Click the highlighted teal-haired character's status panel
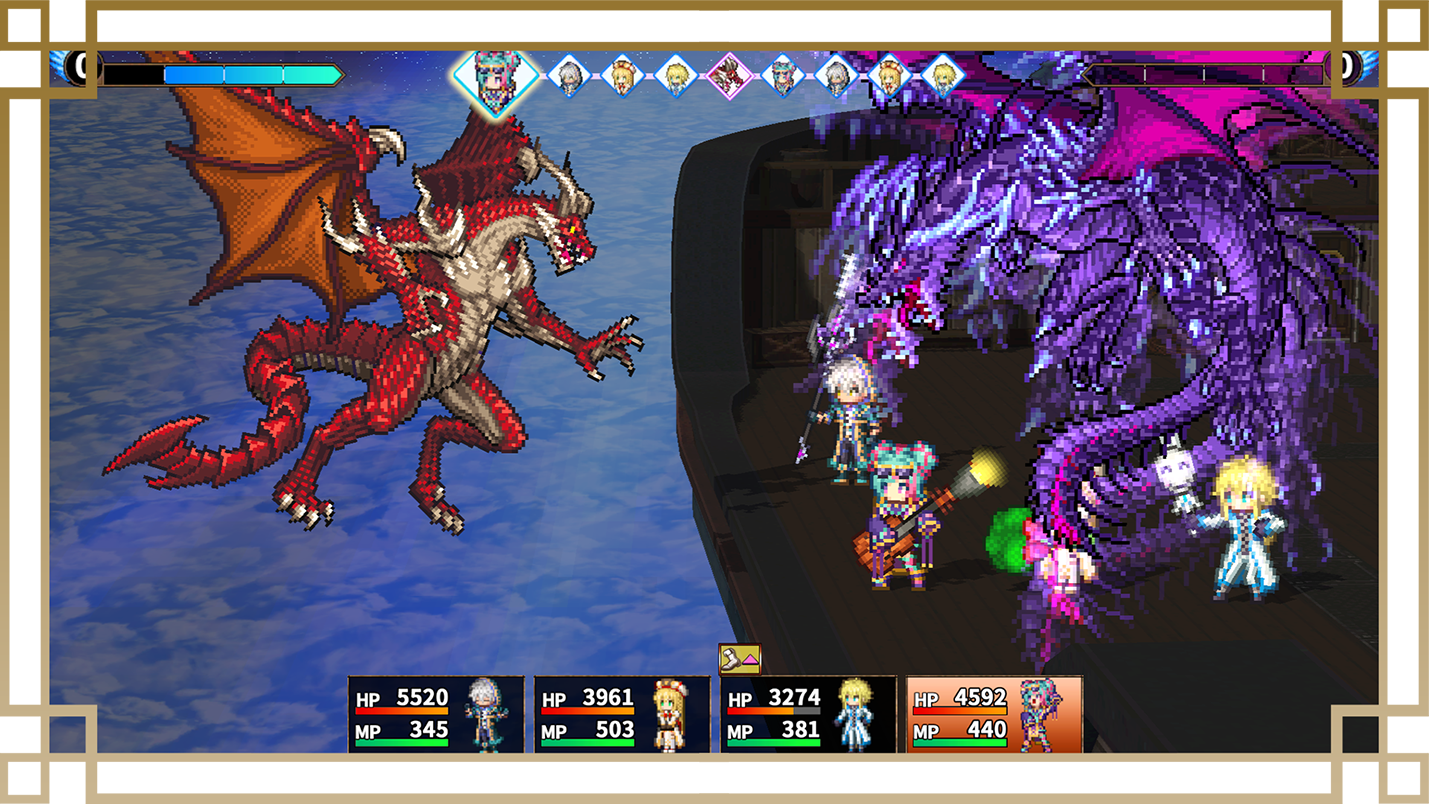Screen dimensions: 1429x804 994,714
